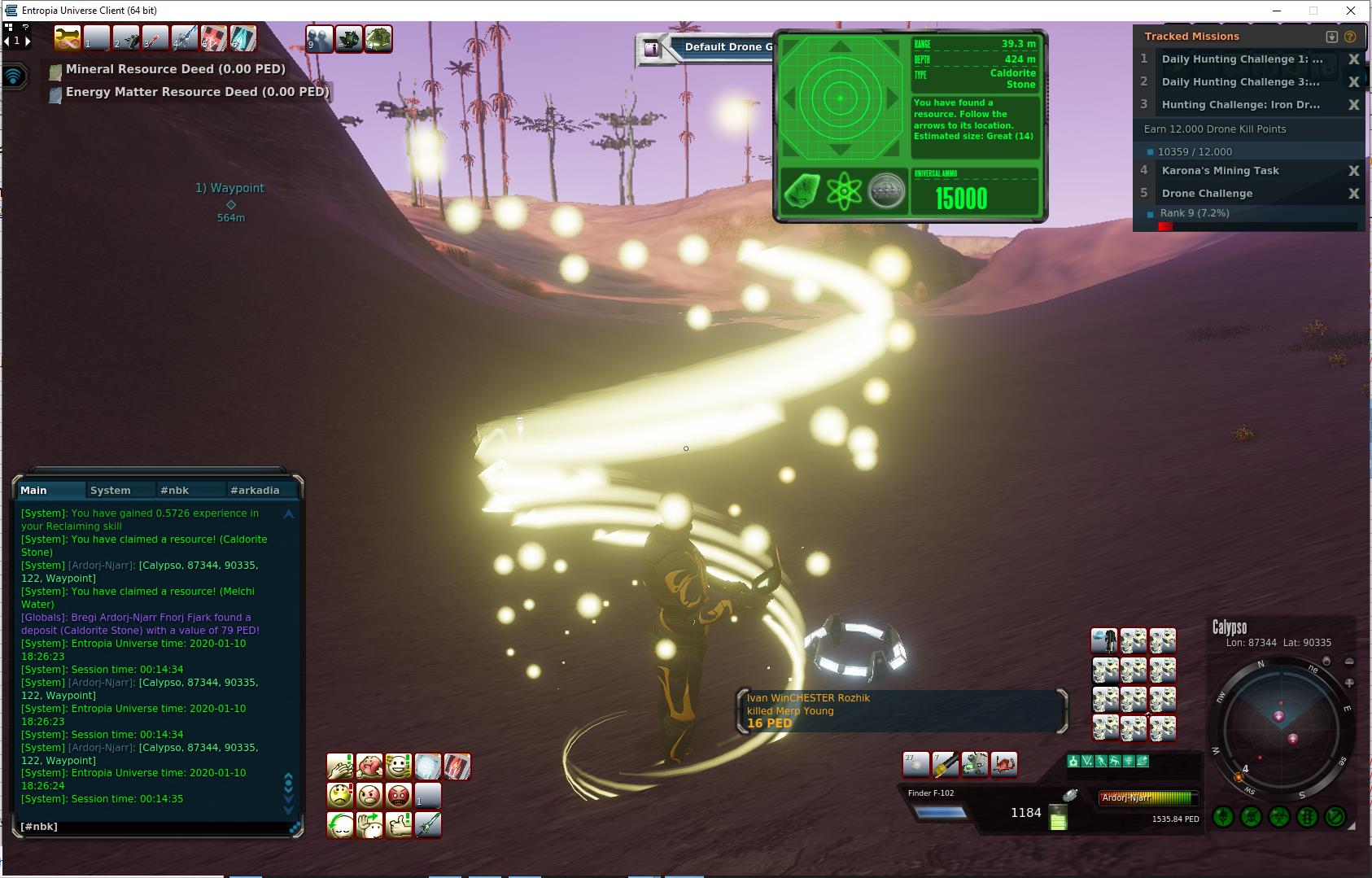Switch to the System chat tab
1372x878 pixels.
(x=111, y=490)
